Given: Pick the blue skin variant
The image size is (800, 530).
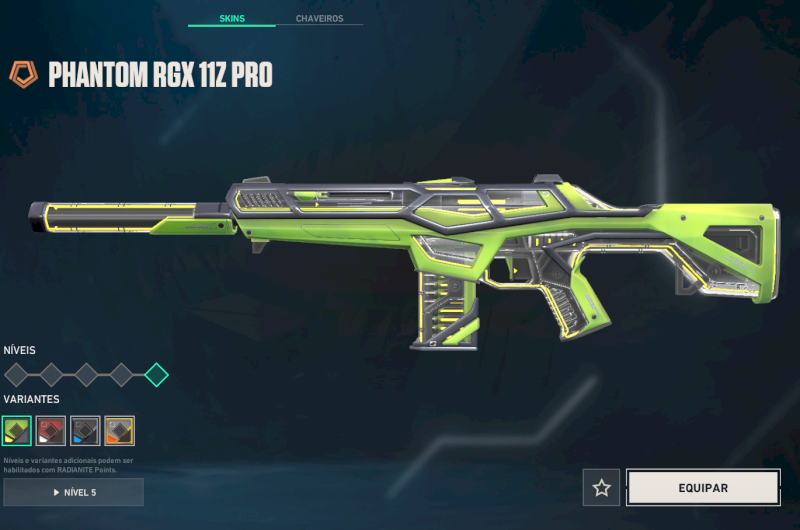Looking at the screenshot, I should pyautogui.click(x=85, y=431).
